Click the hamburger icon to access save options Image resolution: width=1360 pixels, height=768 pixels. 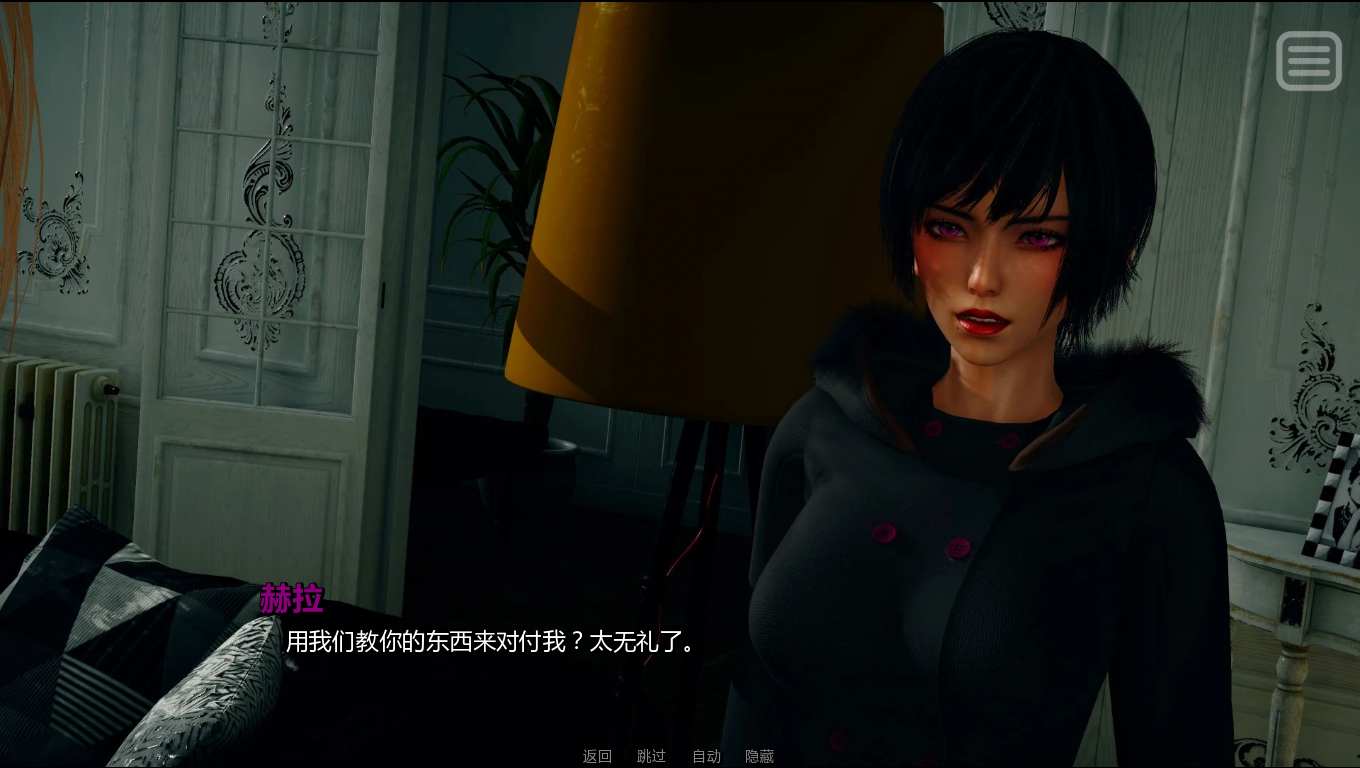1309,60
